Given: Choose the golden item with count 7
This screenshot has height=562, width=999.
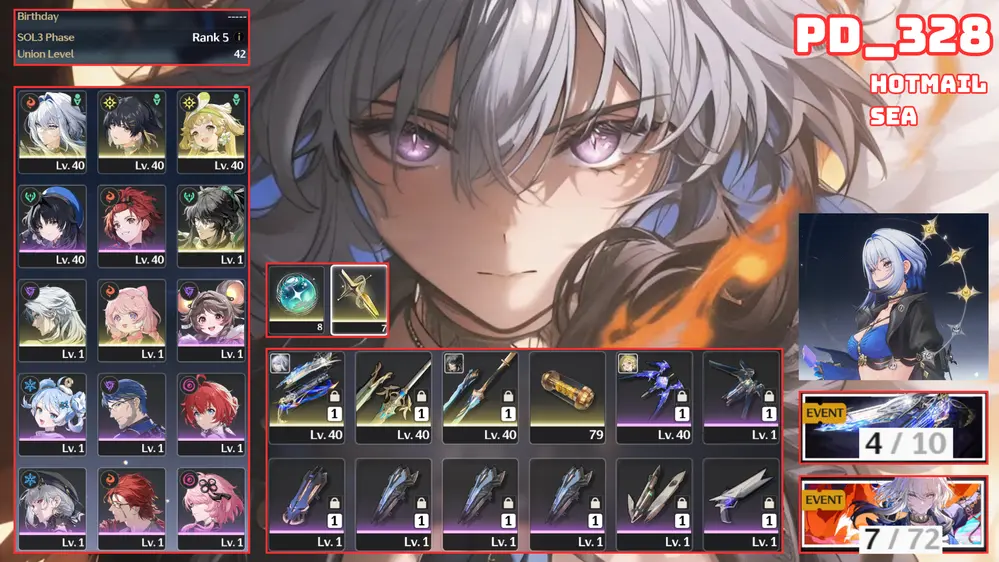Looking at the screenshot, I should 360,299.
